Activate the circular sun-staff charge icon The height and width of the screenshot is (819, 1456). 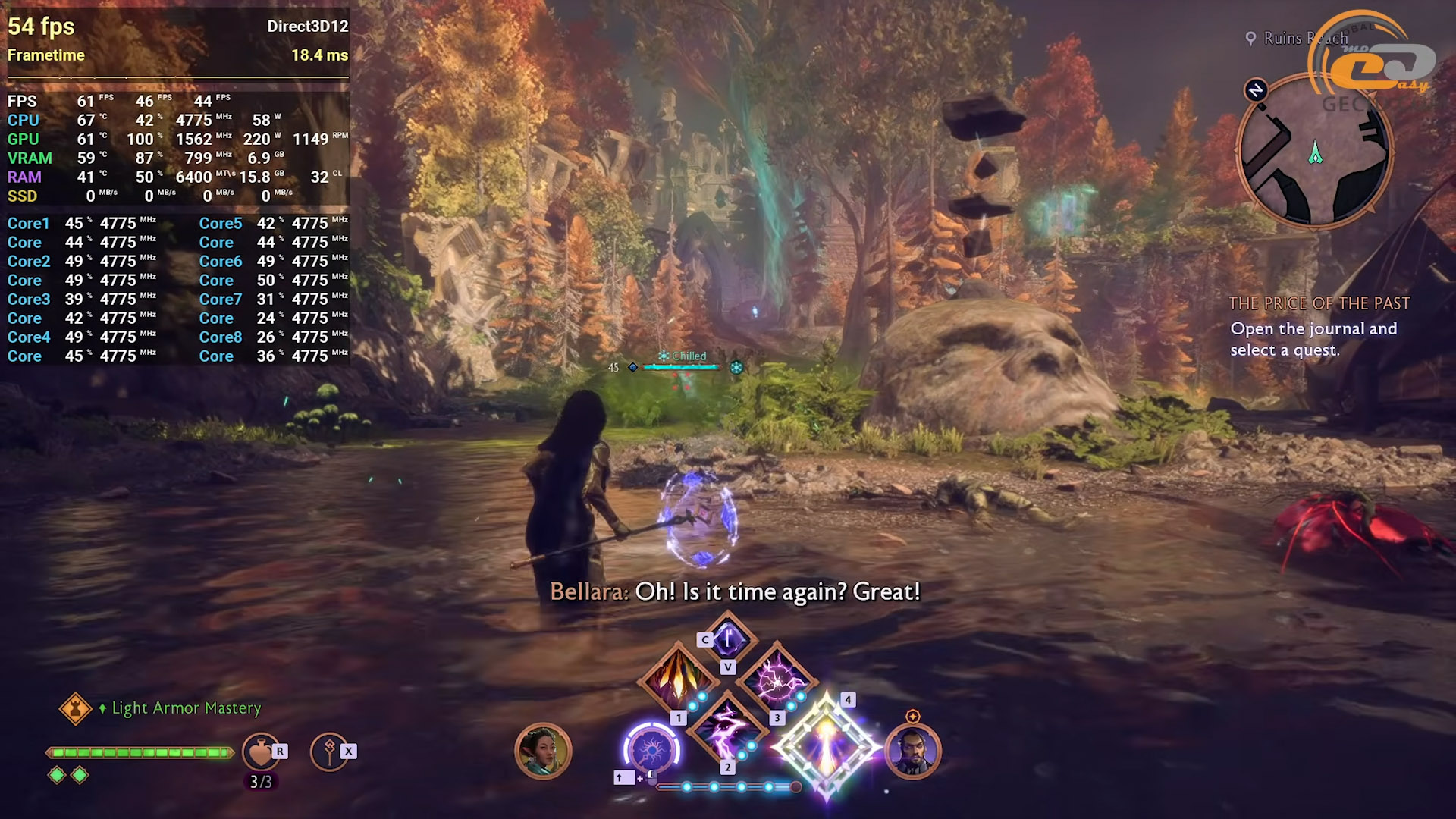(651, 751)
